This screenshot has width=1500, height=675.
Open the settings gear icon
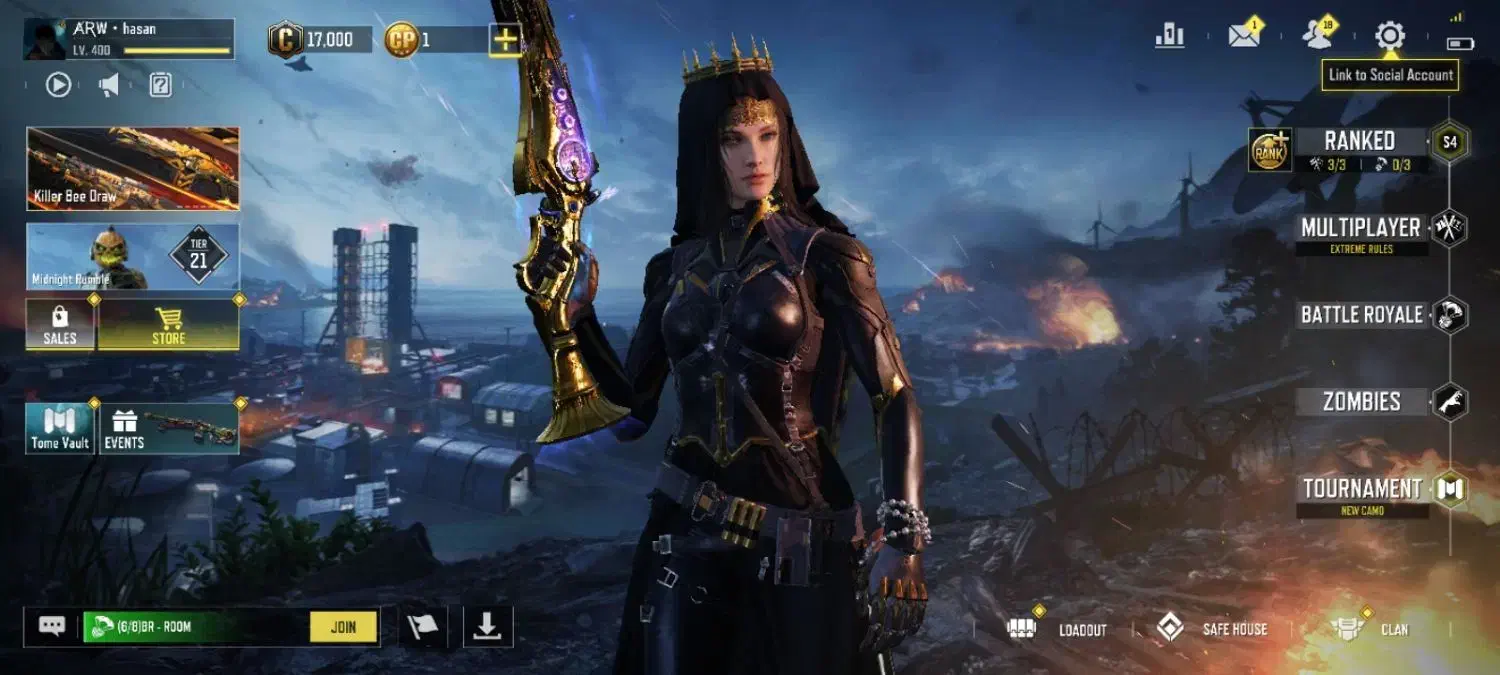pyautogui.click(x=1389, y=36)
